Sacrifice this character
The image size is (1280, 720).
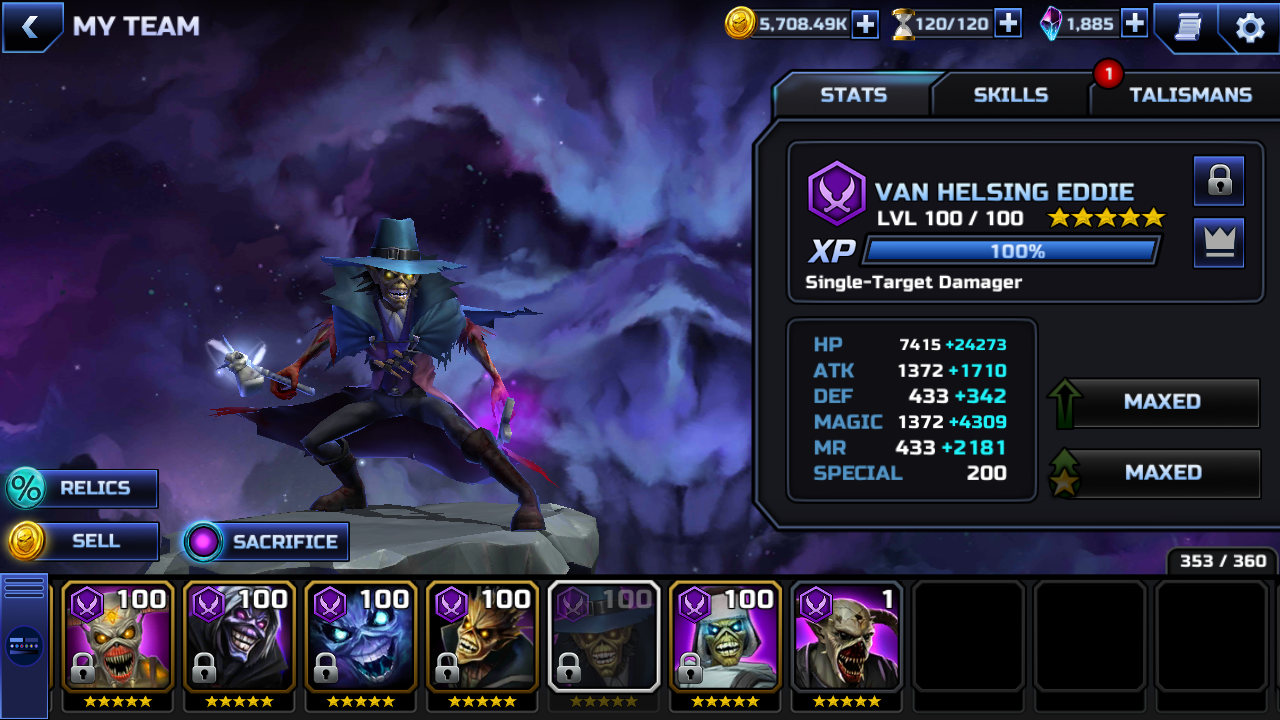tap(267, 542)
